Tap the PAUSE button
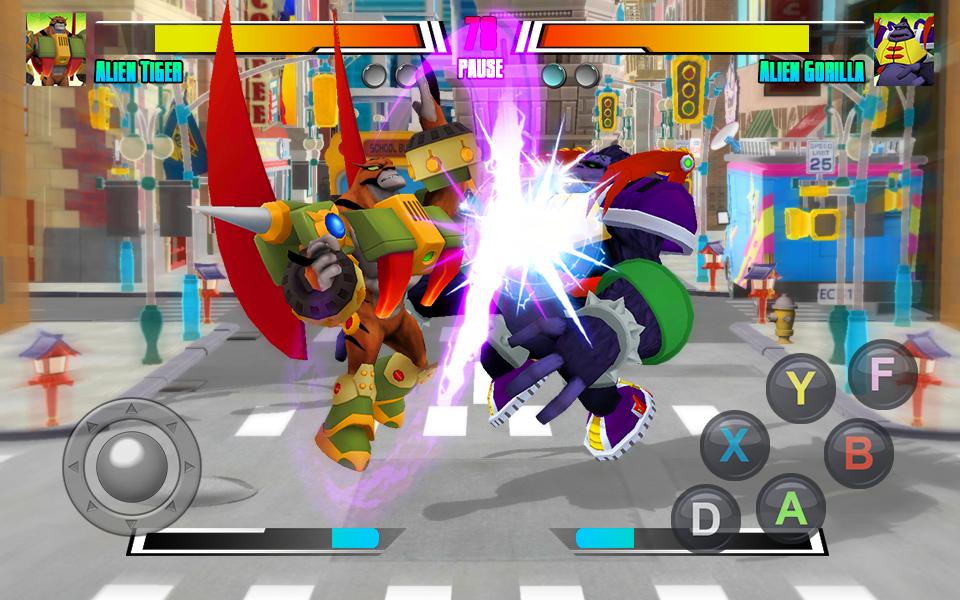960x600 pixels. (480, 70)
